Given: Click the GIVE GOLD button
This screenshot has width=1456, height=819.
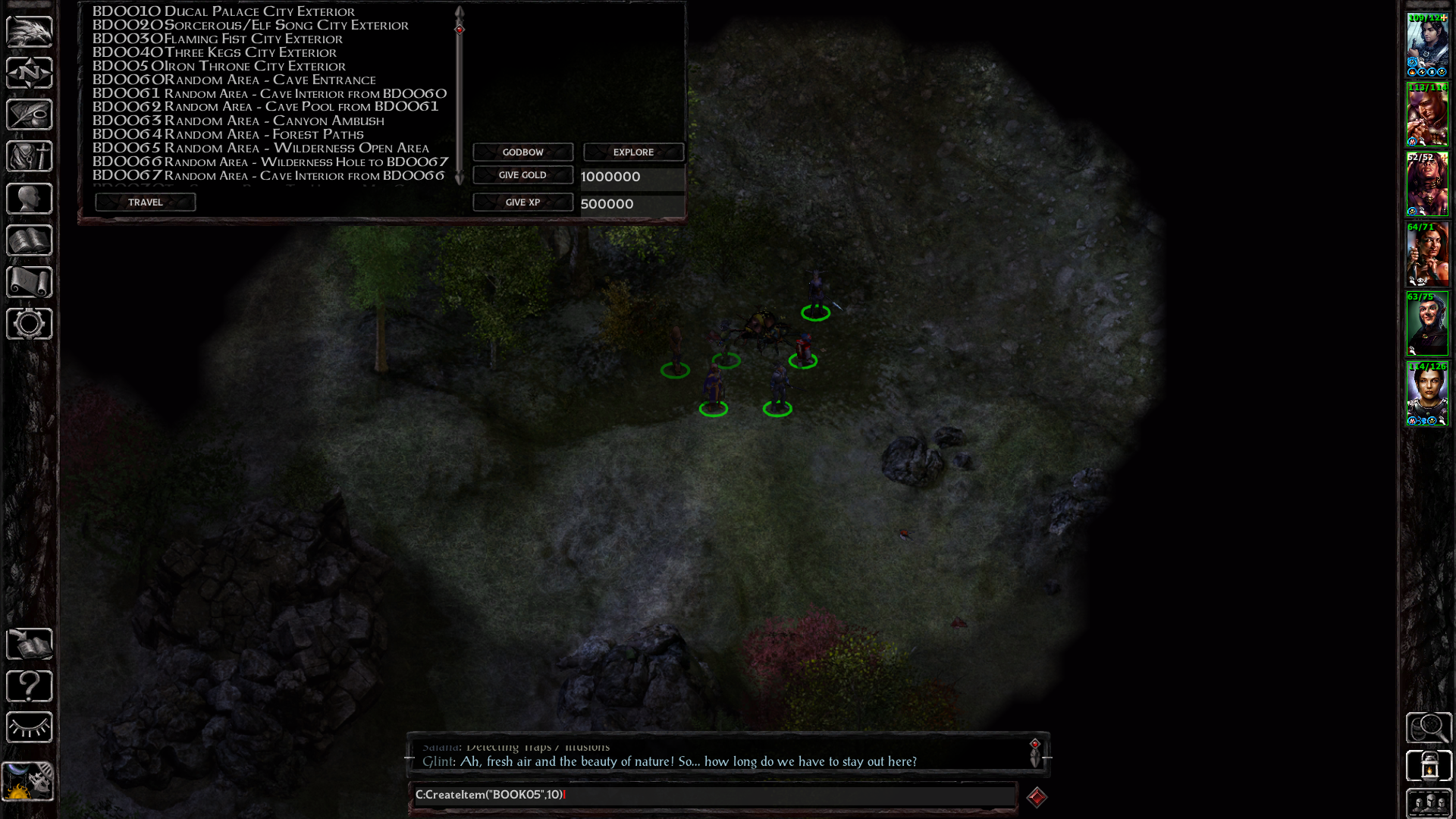Looking at the screenshot, I should 522,175.
